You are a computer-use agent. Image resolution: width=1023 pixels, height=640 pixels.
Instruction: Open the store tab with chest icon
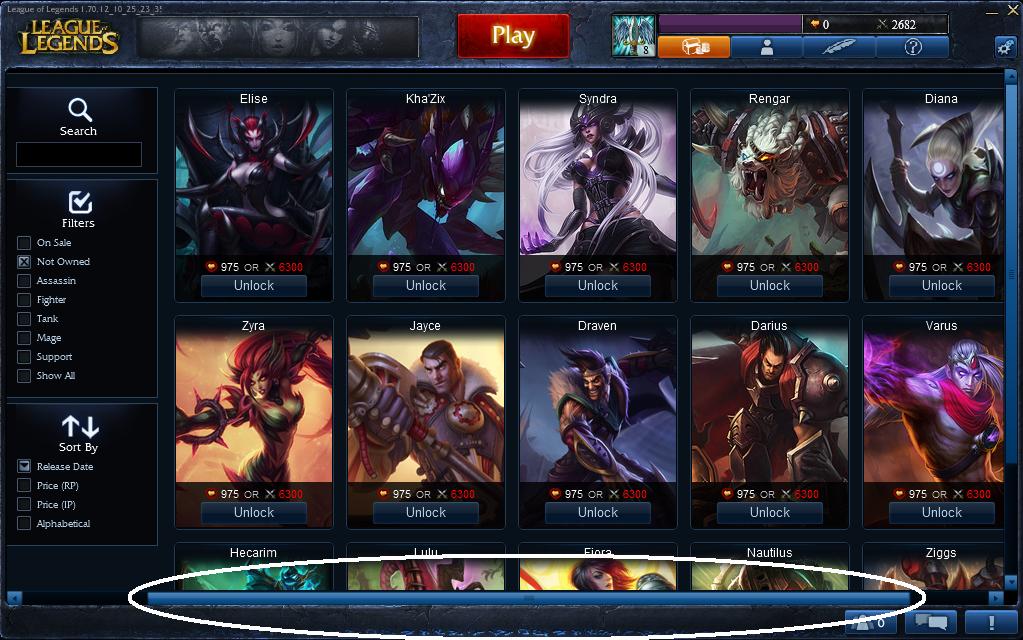694,47
